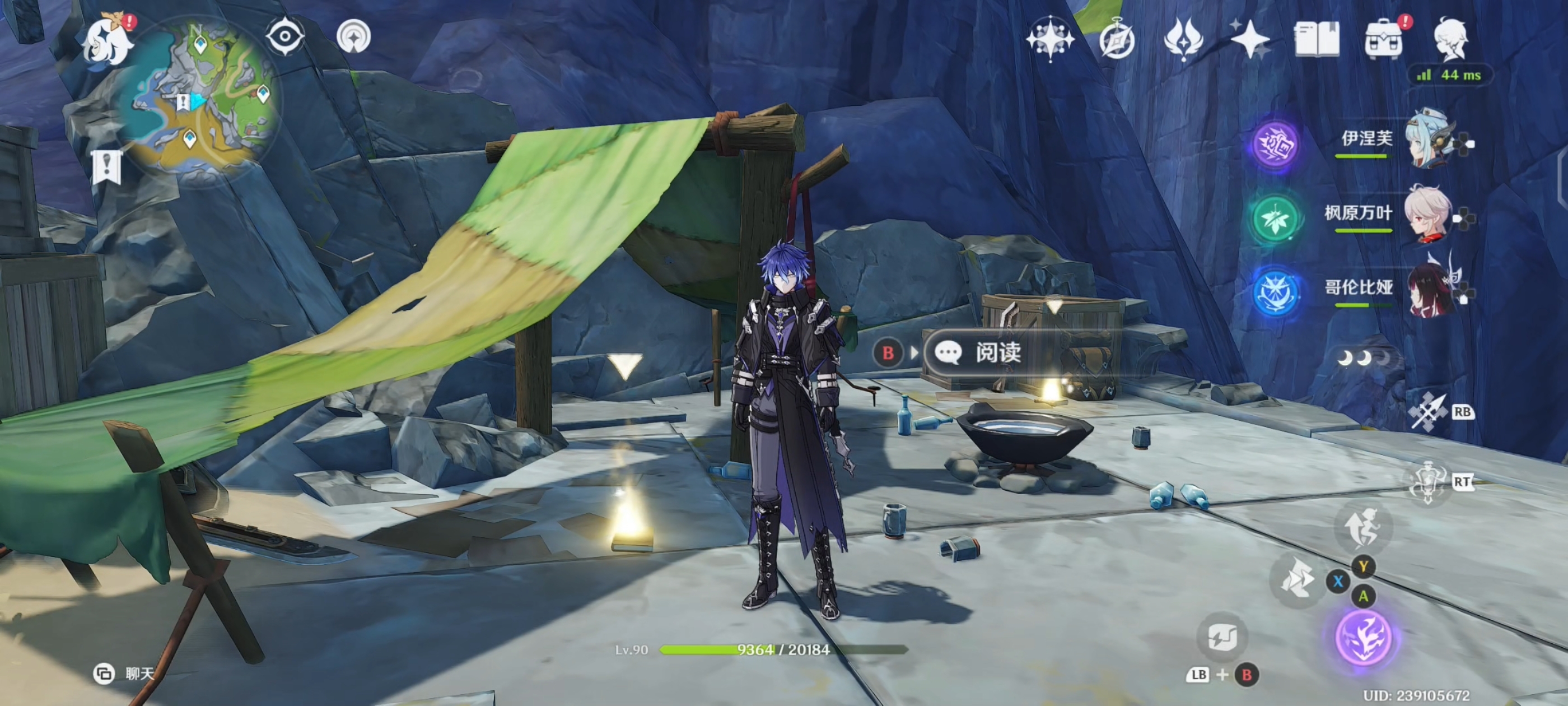Select the 阅读 interaction prompt
This screenshot has height=706, width=1568.
coord(998,352)
